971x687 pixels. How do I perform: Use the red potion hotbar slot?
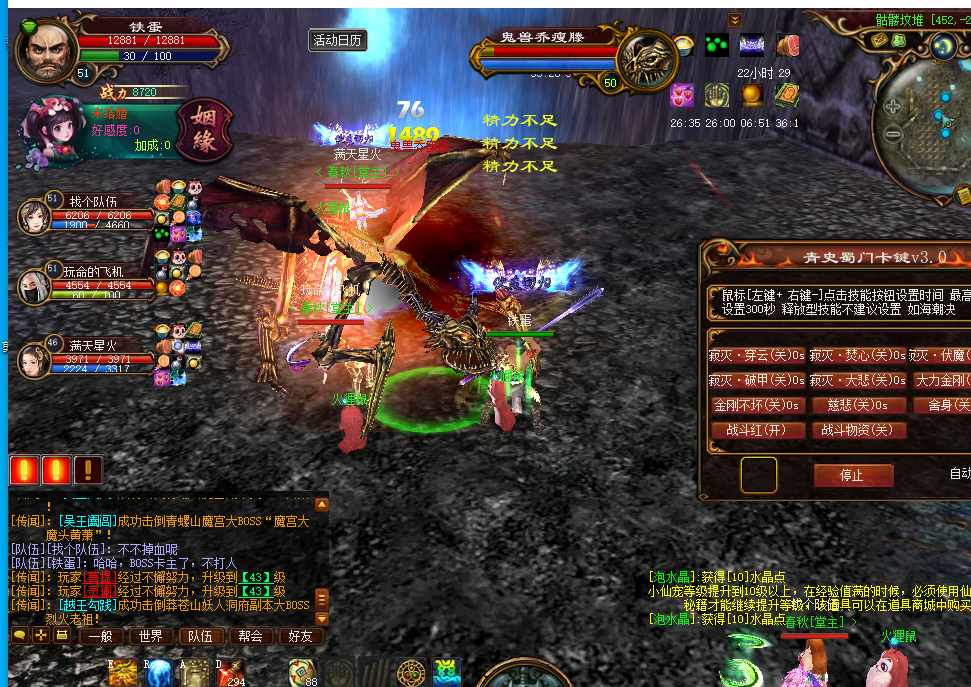(x=229, y=673)
